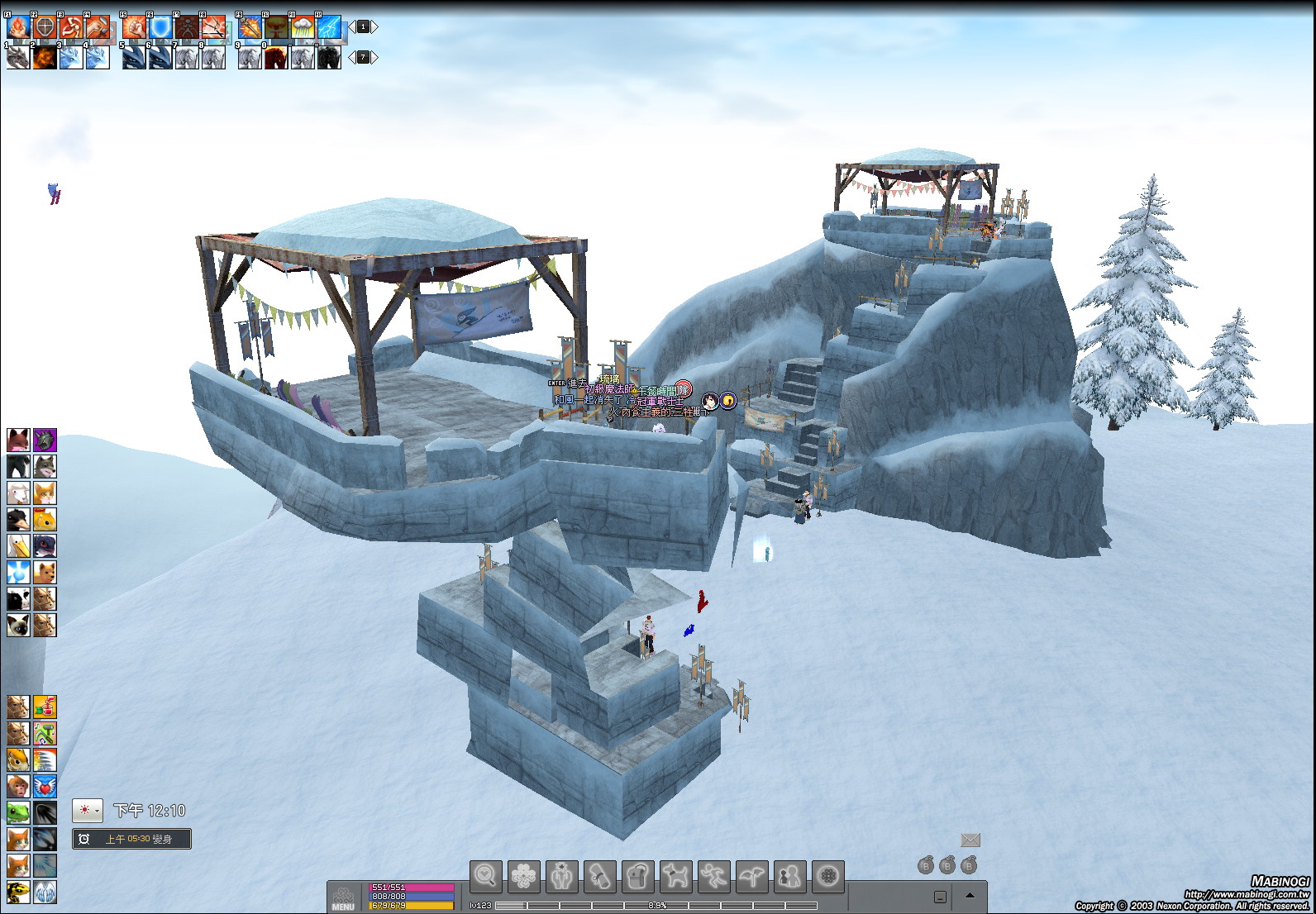Cast the F12 lightning bolt skill
Image resolution: width=1316 pixels, height=914 pixels.
tap(329, 27)
